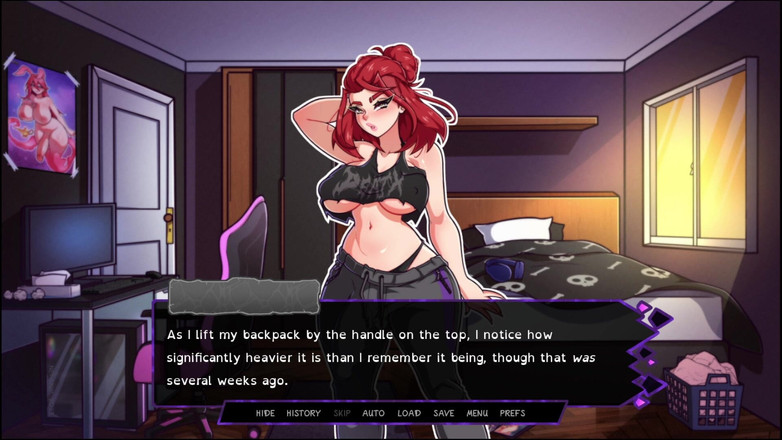The width and height of the screenshot is (782, 440).
Task: Advance the backpack dialogue text
Action: click(400, 357)
